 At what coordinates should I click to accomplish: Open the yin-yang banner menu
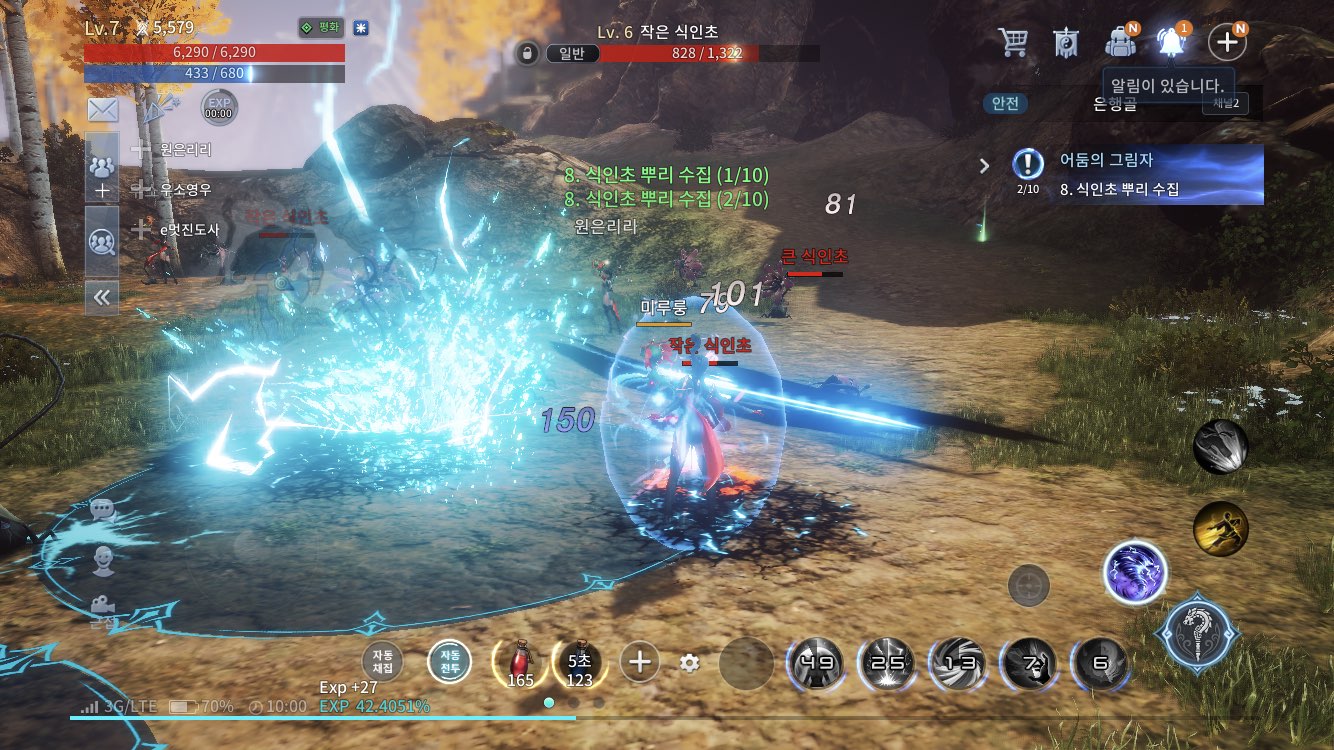[1066, 42]
